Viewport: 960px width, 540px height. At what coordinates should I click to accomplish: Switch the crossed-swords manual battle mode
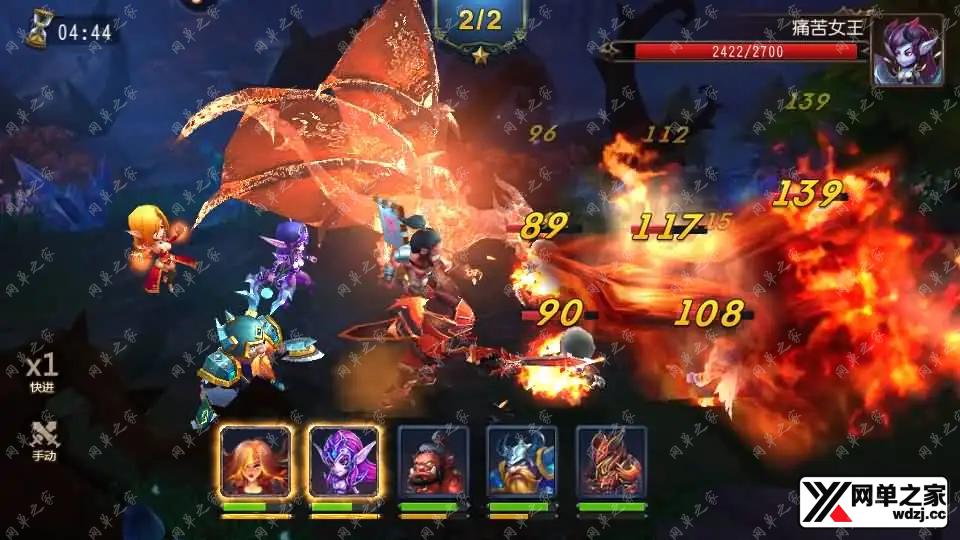(43, 439)
